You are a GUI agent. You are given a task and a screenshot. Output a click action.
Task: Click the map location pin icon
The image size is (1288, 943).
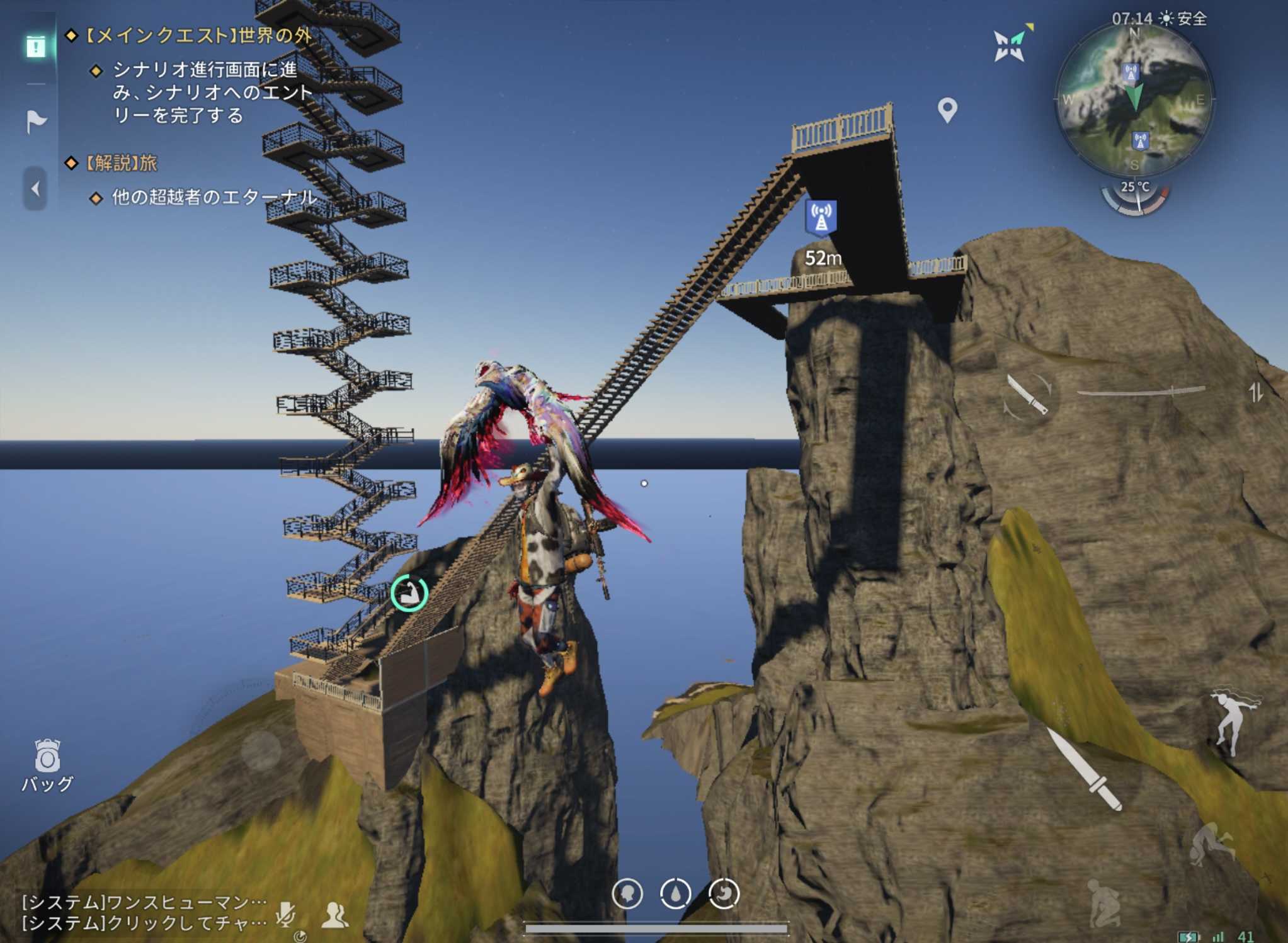click(947, 110)
